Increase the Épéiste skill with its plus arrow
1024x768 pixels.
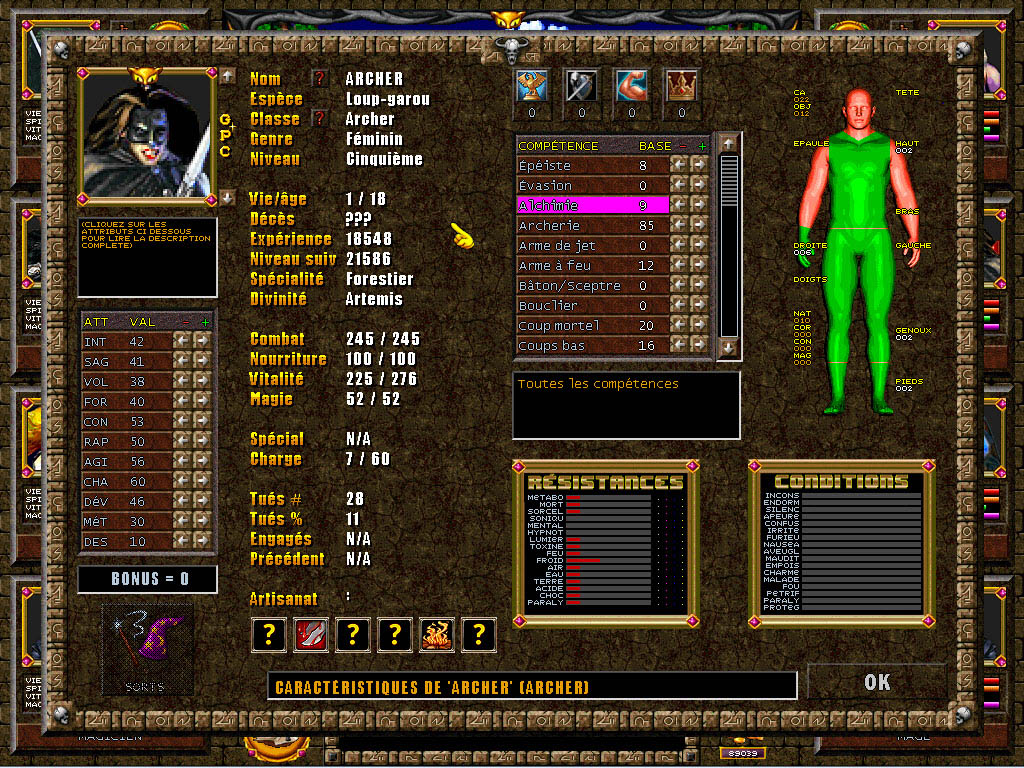point(698,166)
